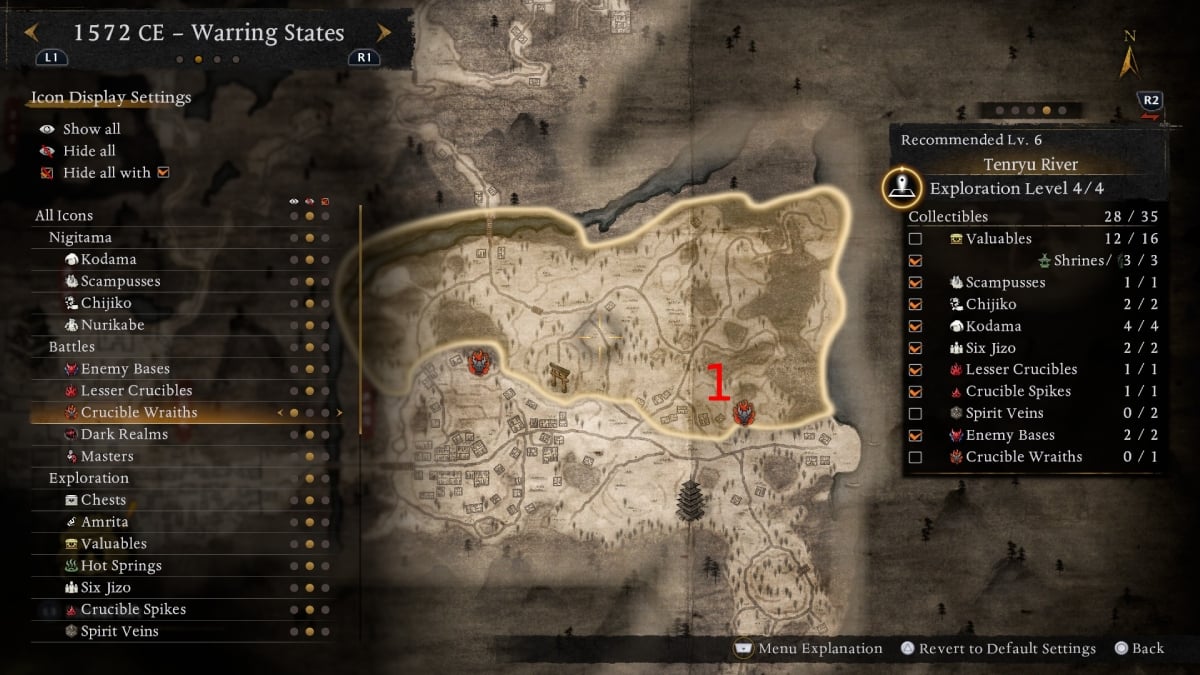
Task: Select the Enemy Bases filter row
Action: coord(125,369)
